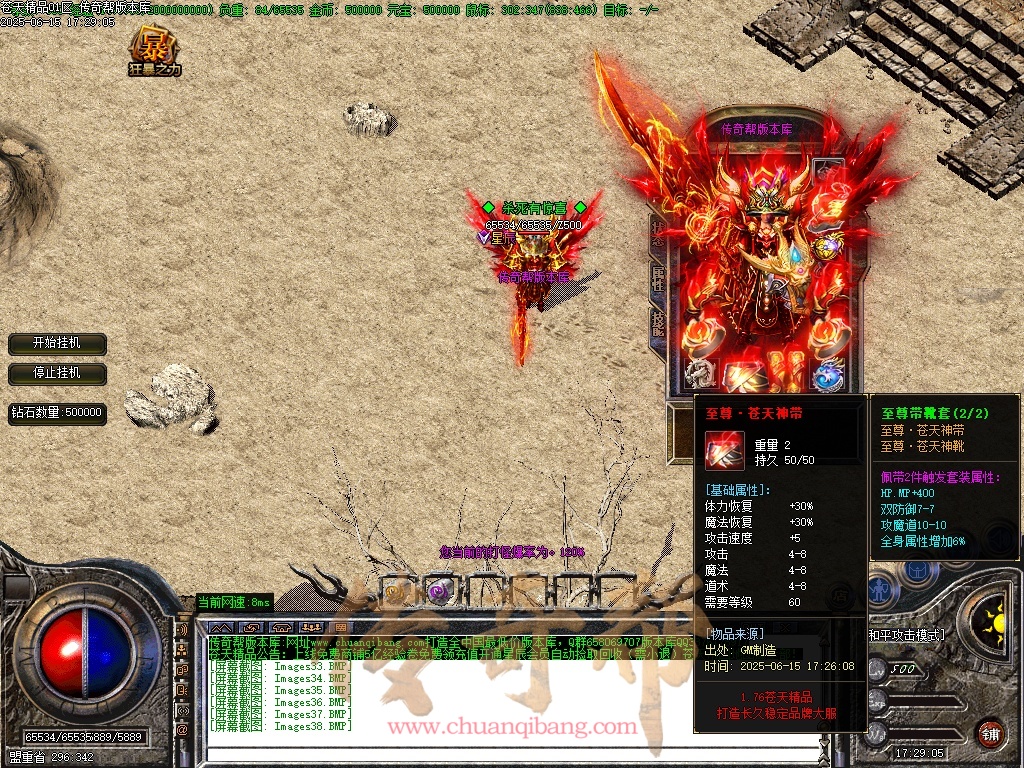Toggle the 和平攻击模式 attack mode label
Image resolution: width=1024 pixels, height=768 pixels.
pyautogui.click(x=906, y=634)
